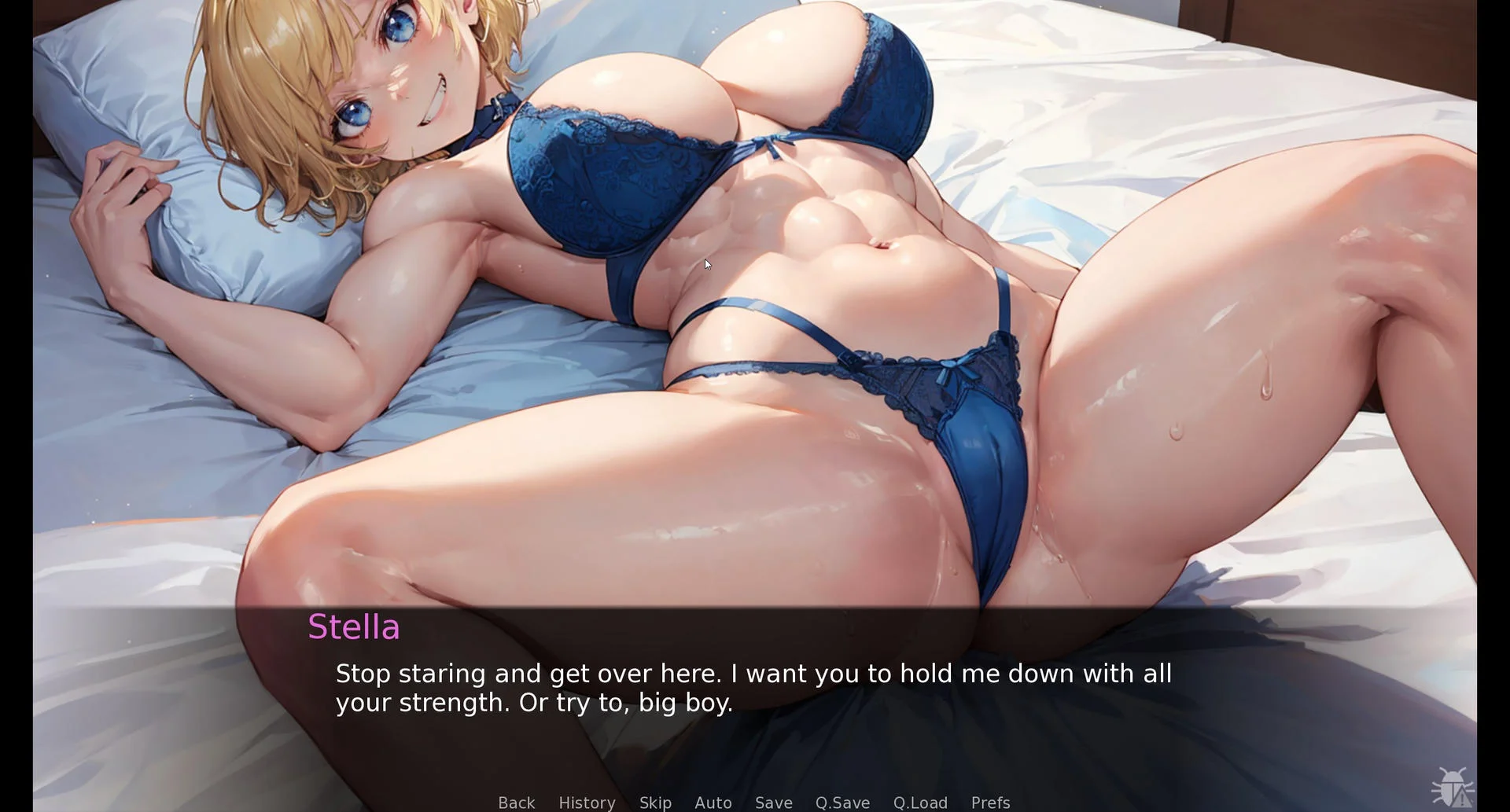
Task: Click Stella's name label
Action: pyautogui.click(x=355, y=626)
